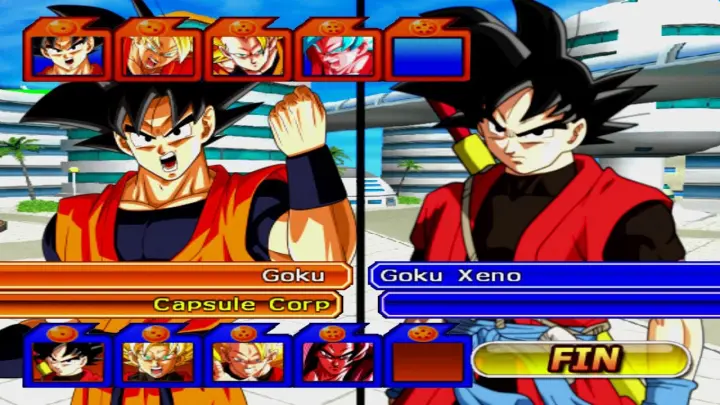This screenshot has height=405, width=720.
Task: Choose the red-furred Super Saiyan 4 portrait
Action: [337, 360]
